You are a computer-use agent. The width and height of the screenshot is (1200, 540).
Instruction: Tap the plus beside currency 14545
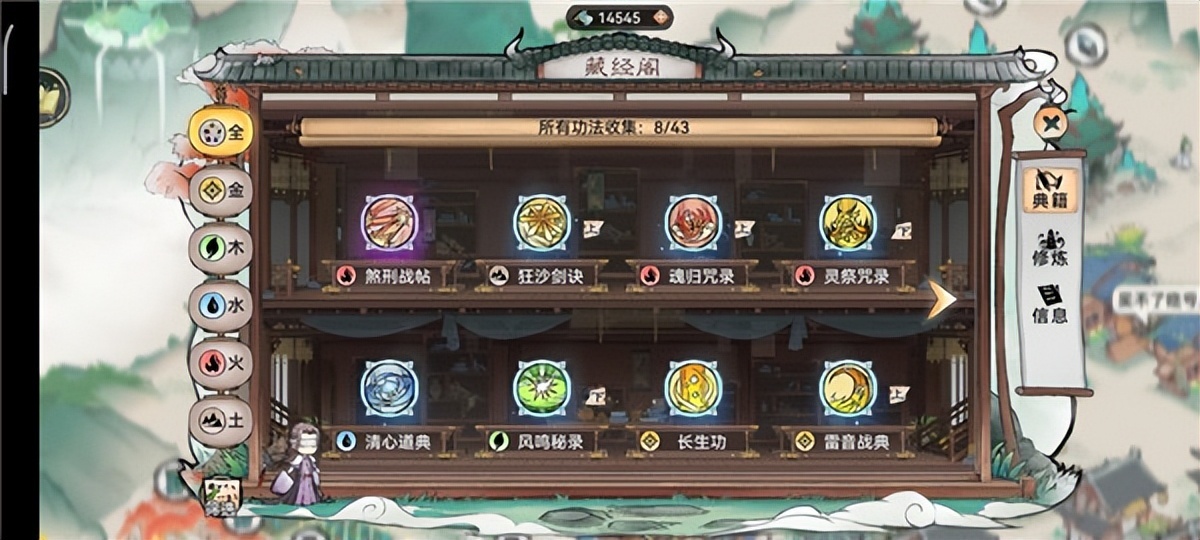pyautogui.click(x=659, y=17)
